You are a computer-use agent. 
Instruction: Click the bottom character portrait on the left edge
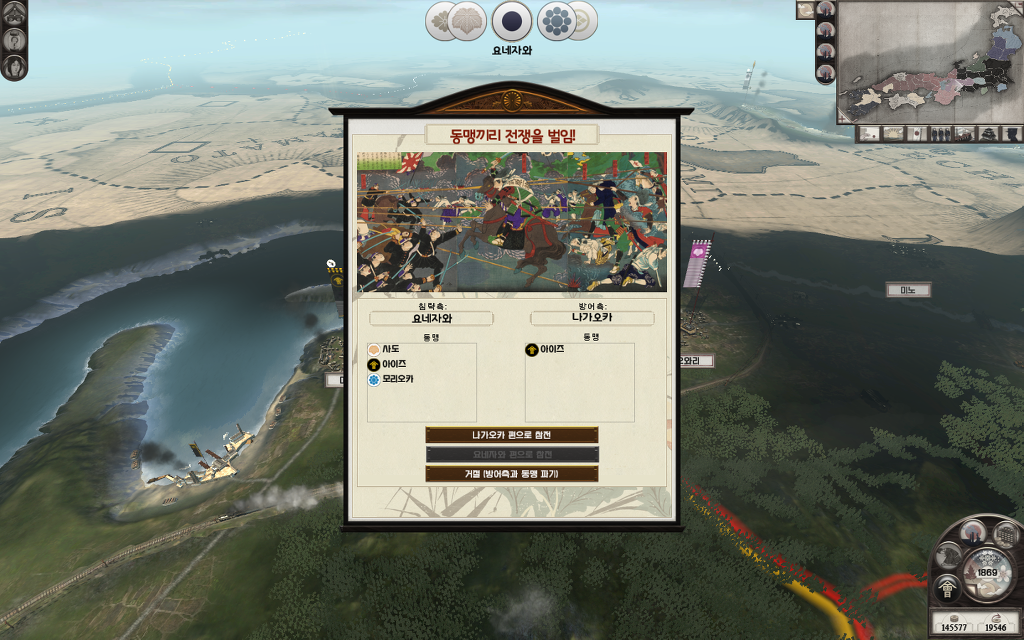click(x=15, y=65)
